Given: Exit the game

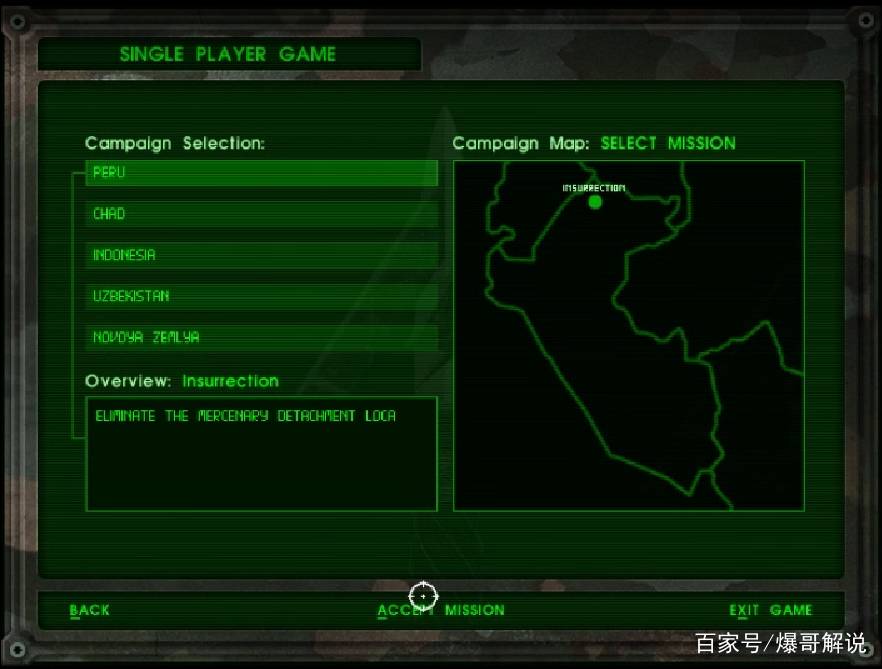Looking at the screenshot, I should pos(770,610).
